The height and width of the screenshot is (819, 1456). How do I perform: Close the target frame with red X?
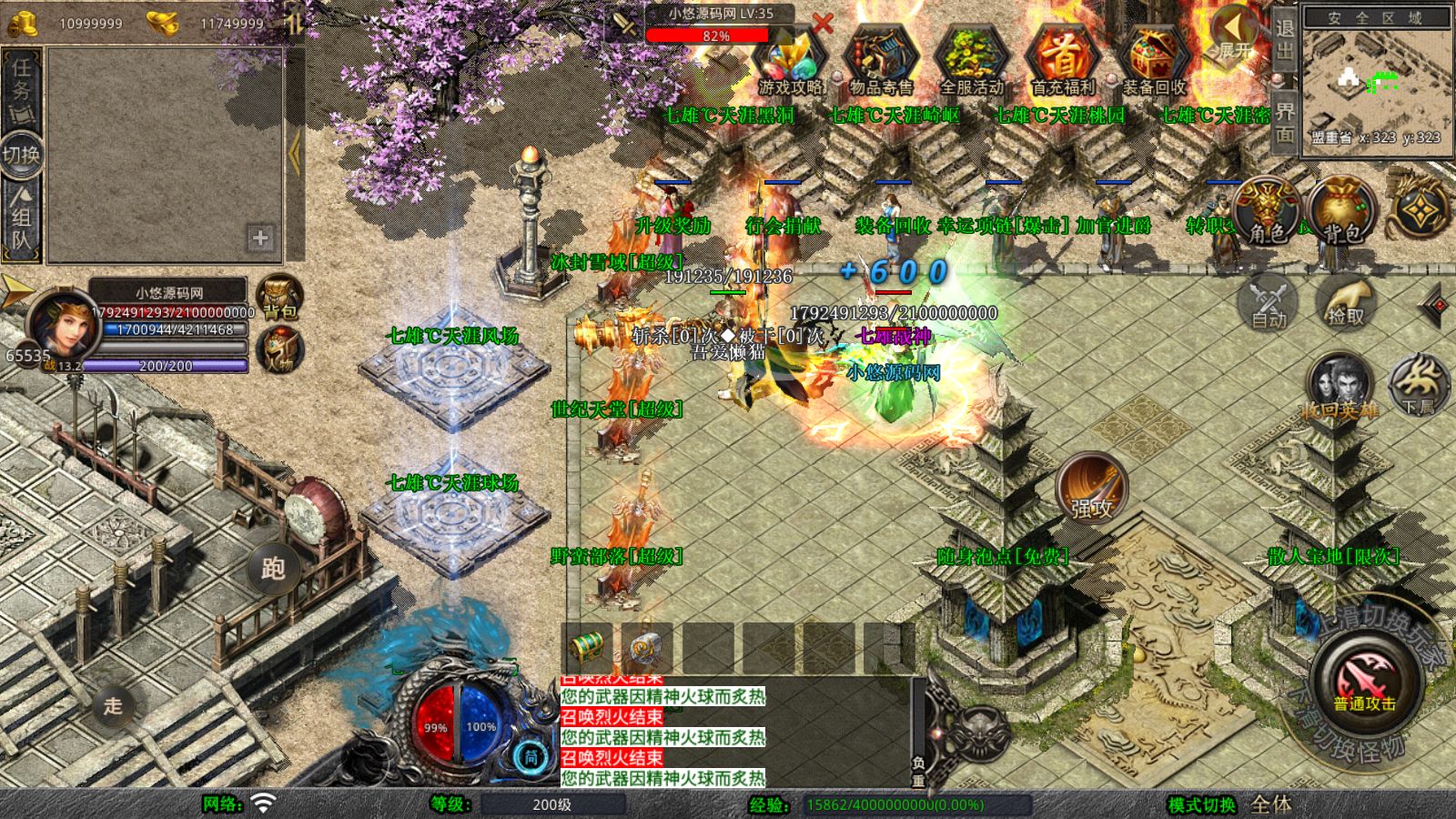click(822, 23)
